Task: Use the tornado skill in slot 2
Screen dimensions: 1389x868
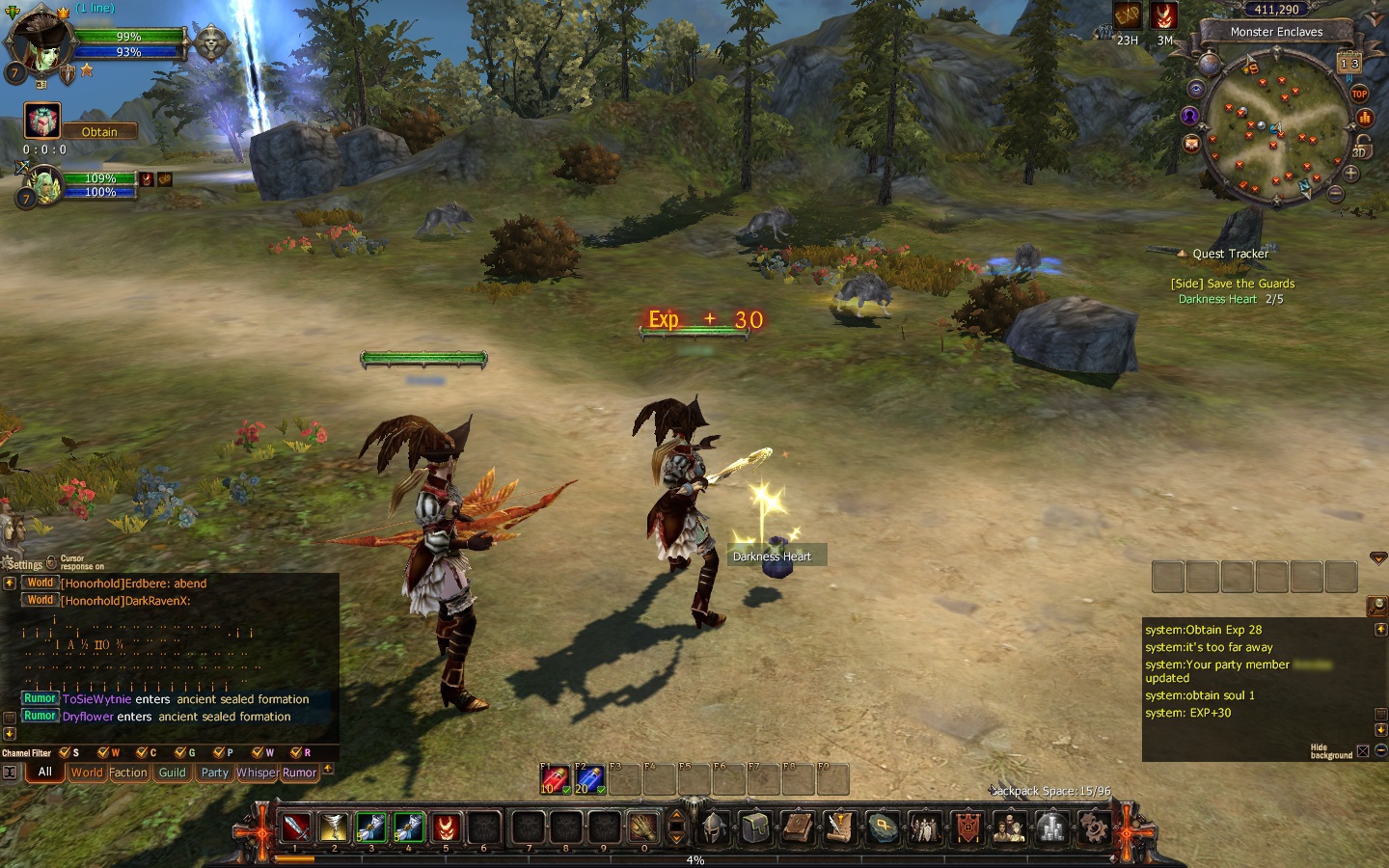Action: (334, 827)
